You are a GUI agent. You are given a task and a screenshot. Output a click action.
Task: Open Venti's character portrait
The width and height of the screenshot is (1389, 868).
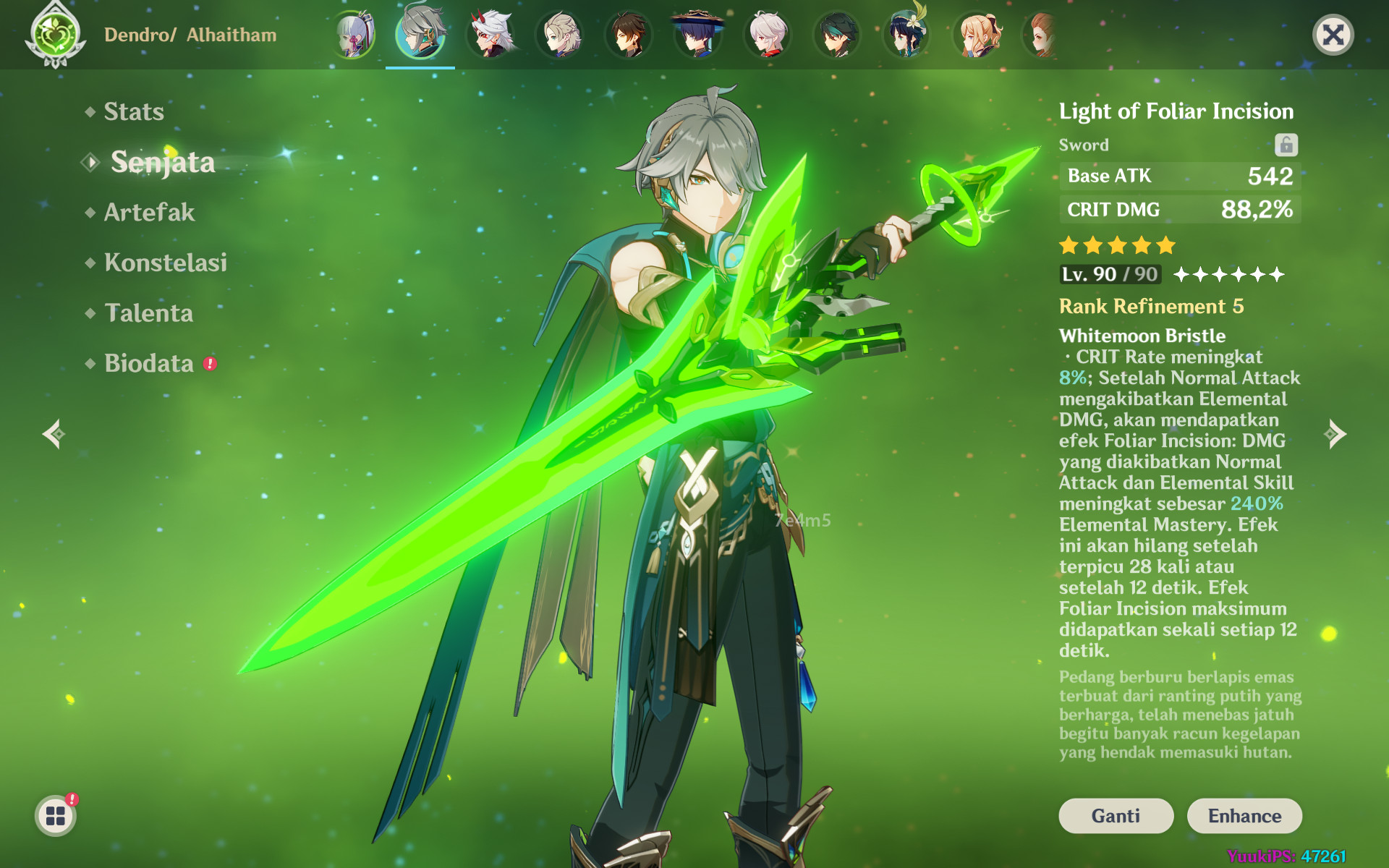(906, 34)
